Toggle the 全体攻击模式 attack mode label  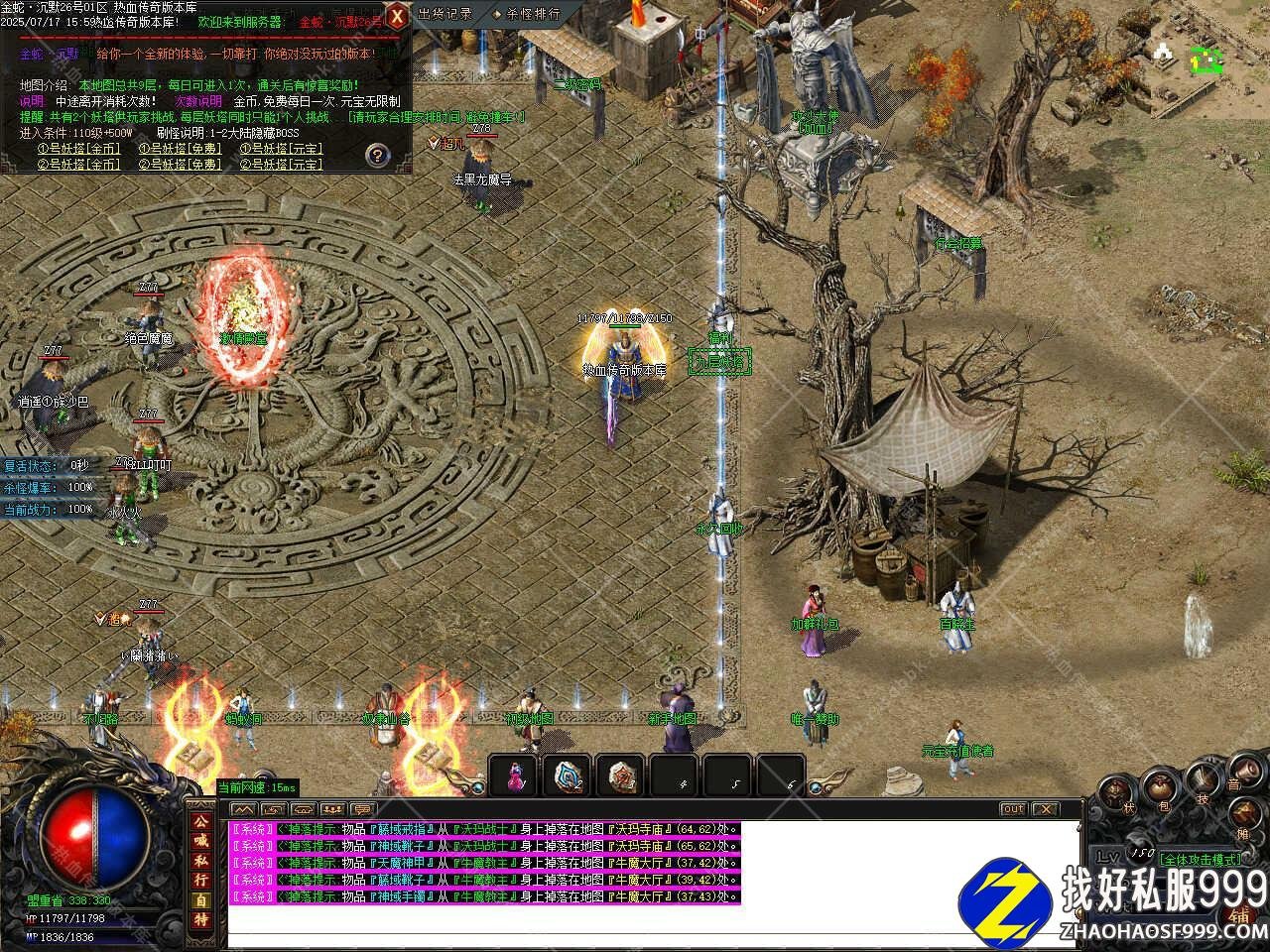[x=1200, y=859]
